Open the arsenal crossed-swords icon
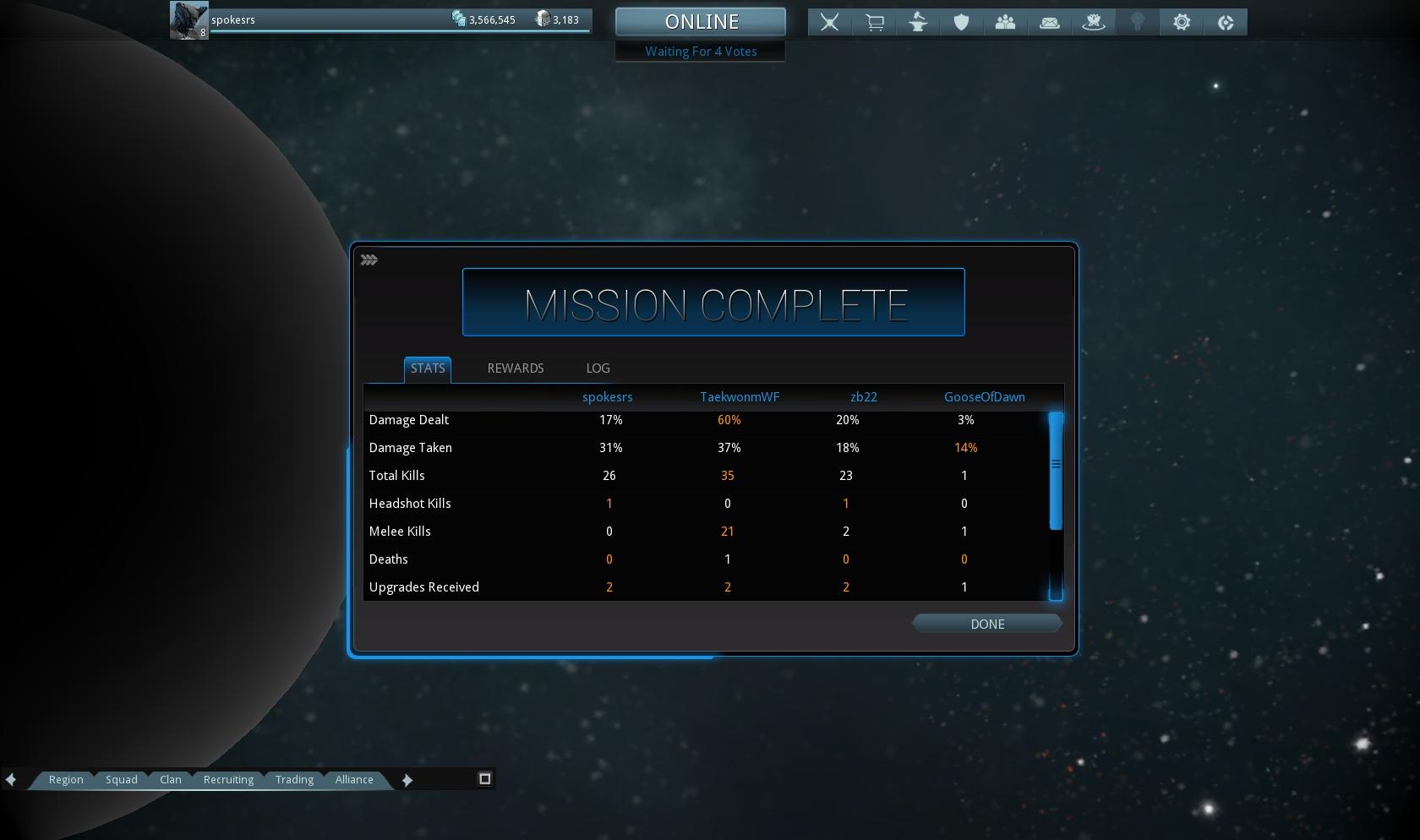Viewport: 1420px width, 840px height. click(x=830, y=23)
